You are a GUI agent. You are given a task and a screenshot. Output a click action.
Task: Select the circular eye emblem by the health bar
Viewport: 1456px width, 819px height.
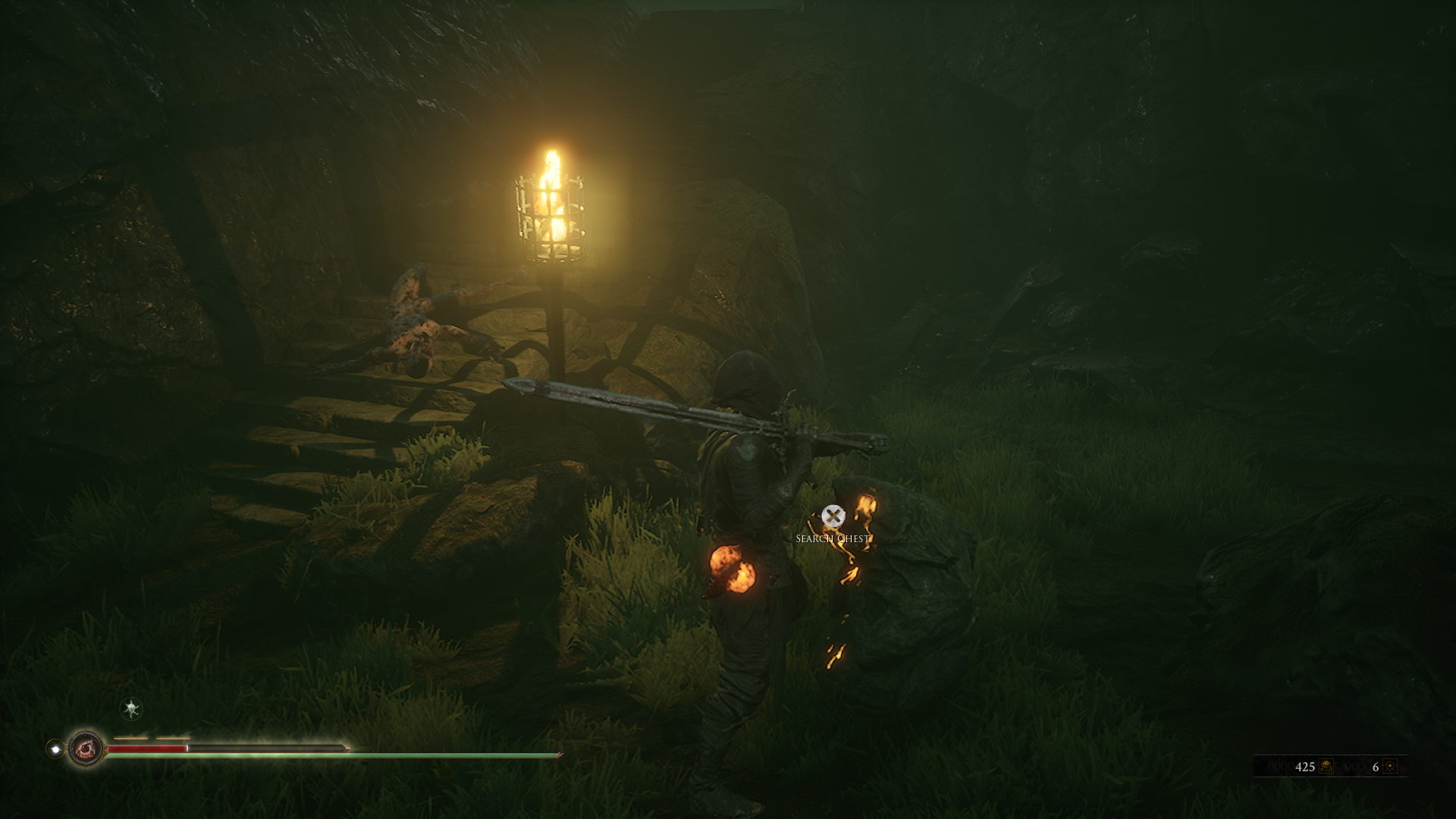(x=86, y=748)
